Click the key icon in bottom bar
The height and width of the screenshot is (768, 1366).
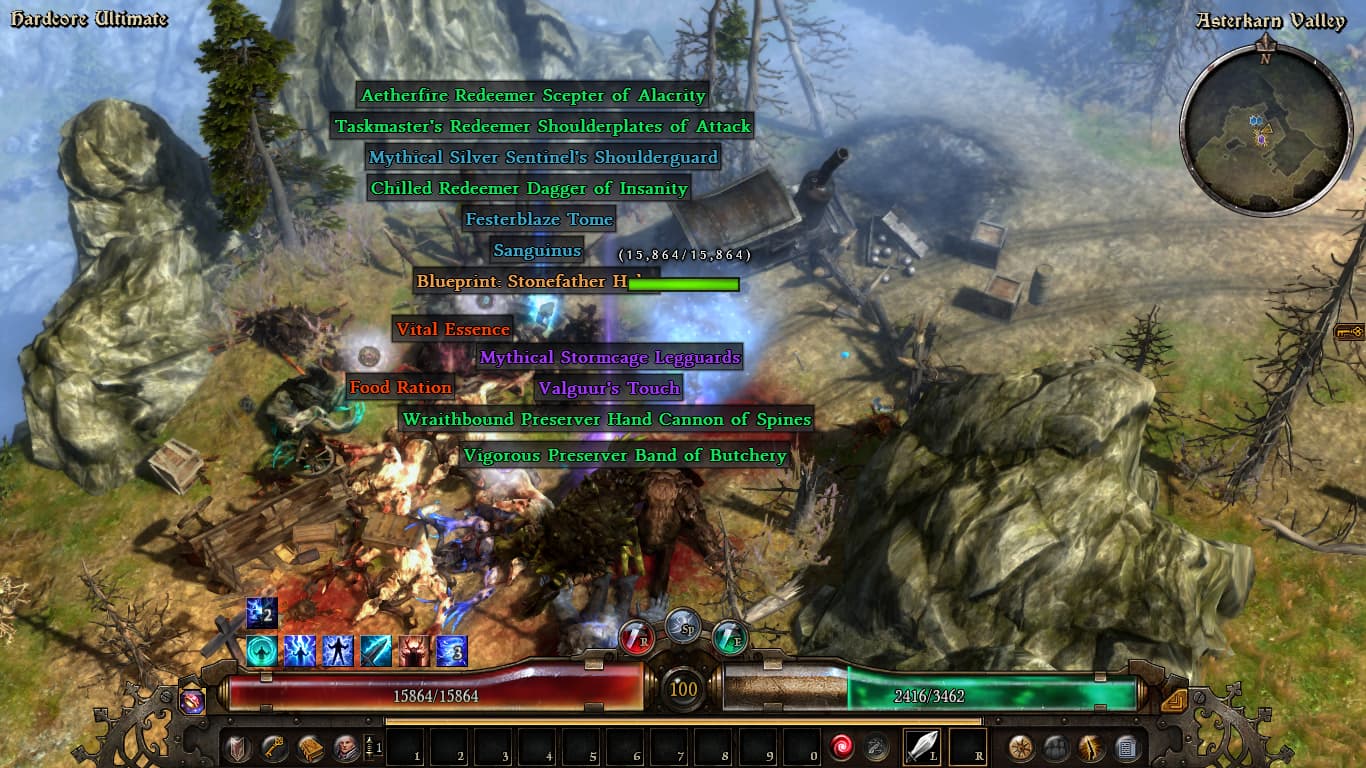click(273, 747)
